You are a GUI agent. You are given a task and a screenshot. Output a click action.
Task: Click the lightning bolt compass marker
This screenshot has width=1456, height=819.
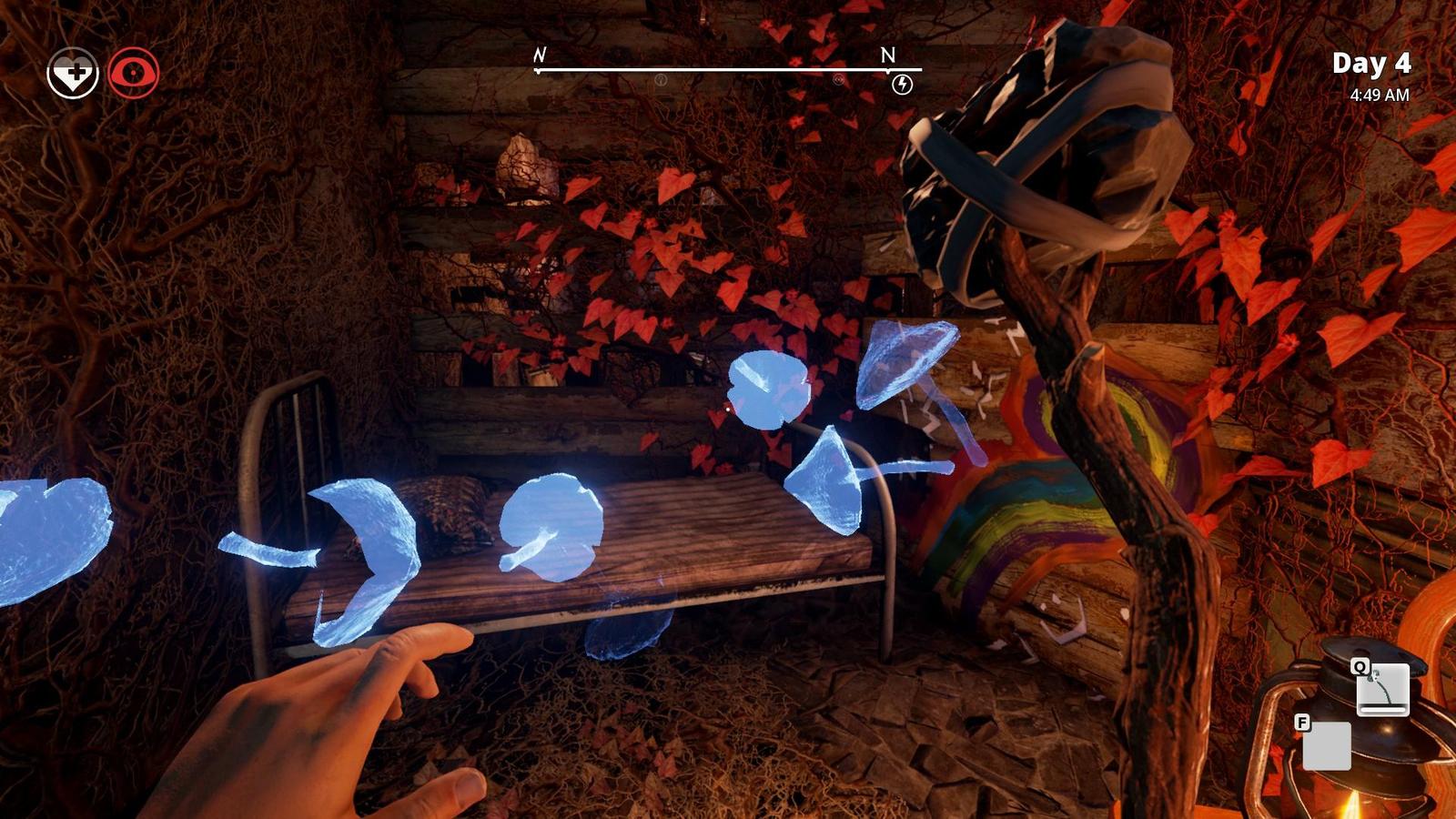point(902,86)
